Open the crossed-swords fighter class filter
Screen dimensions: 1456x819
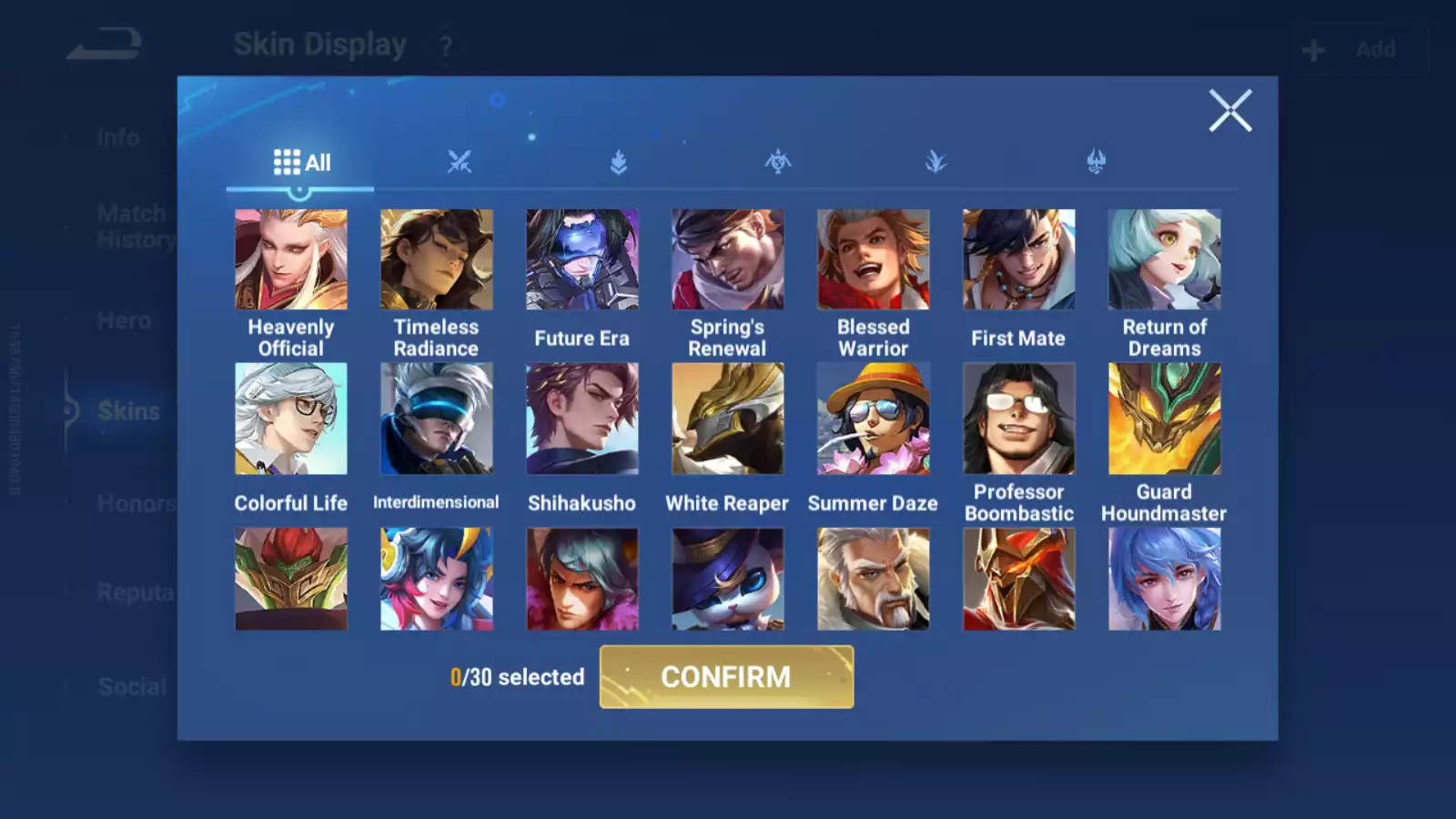coord(460,161)
